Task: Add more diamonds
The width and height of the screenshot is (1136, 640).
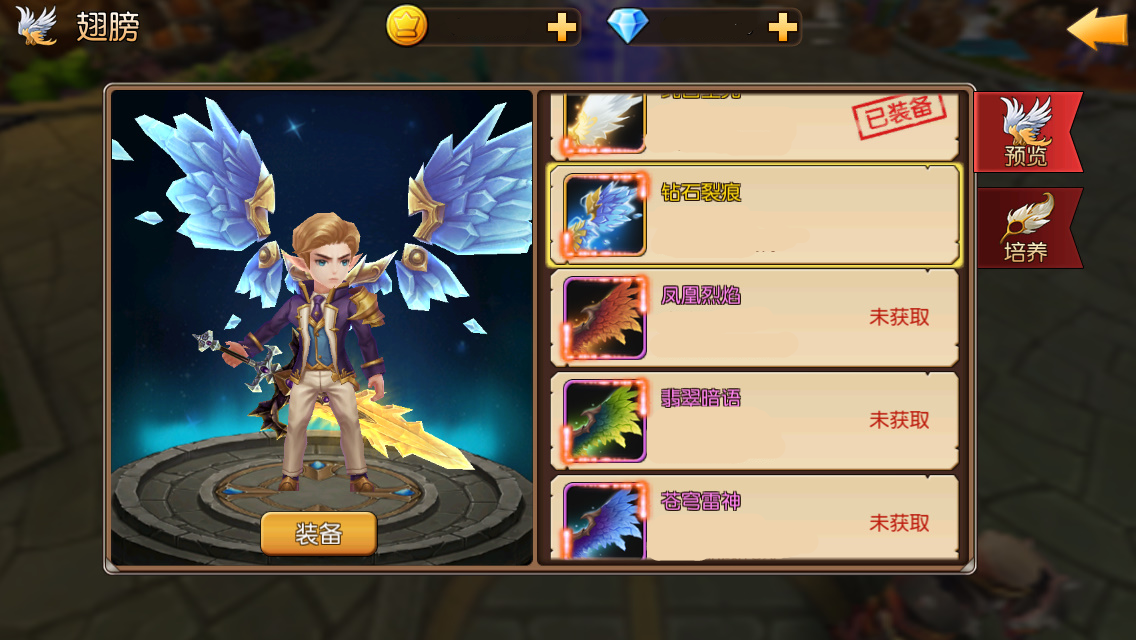Action: pyautogui.click(x=782, y=29)
